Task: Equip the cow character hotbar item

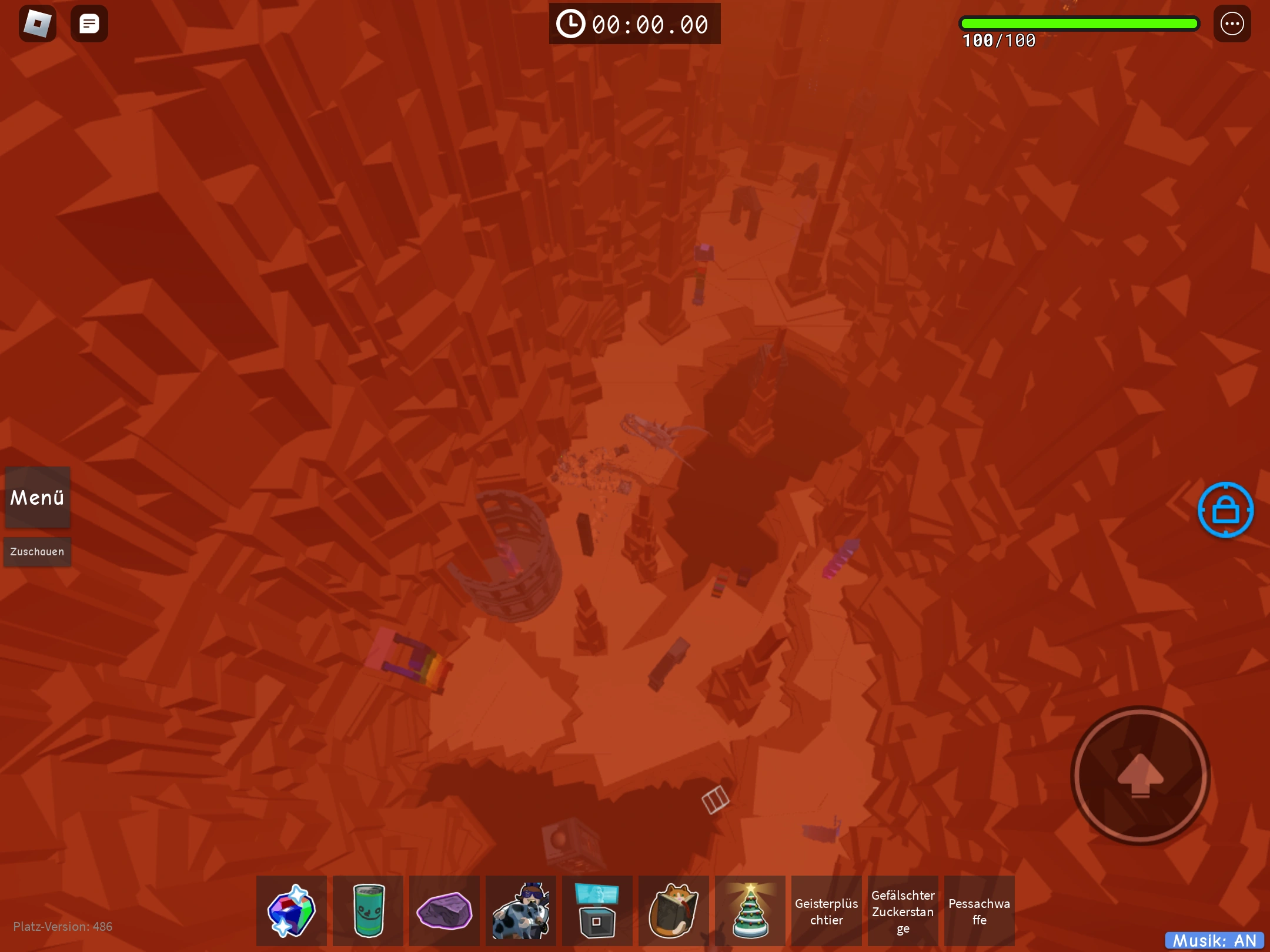Action: pyautogui.click(x=521, y=910)
